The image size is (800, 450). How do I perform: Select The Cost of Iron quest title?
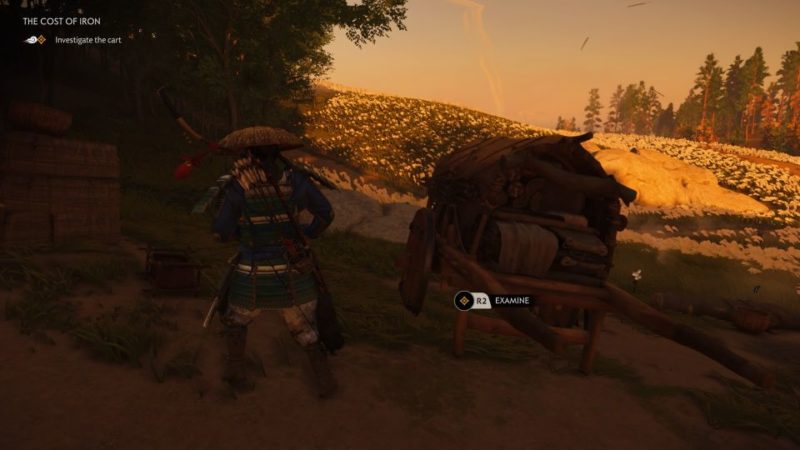(61, 21)
